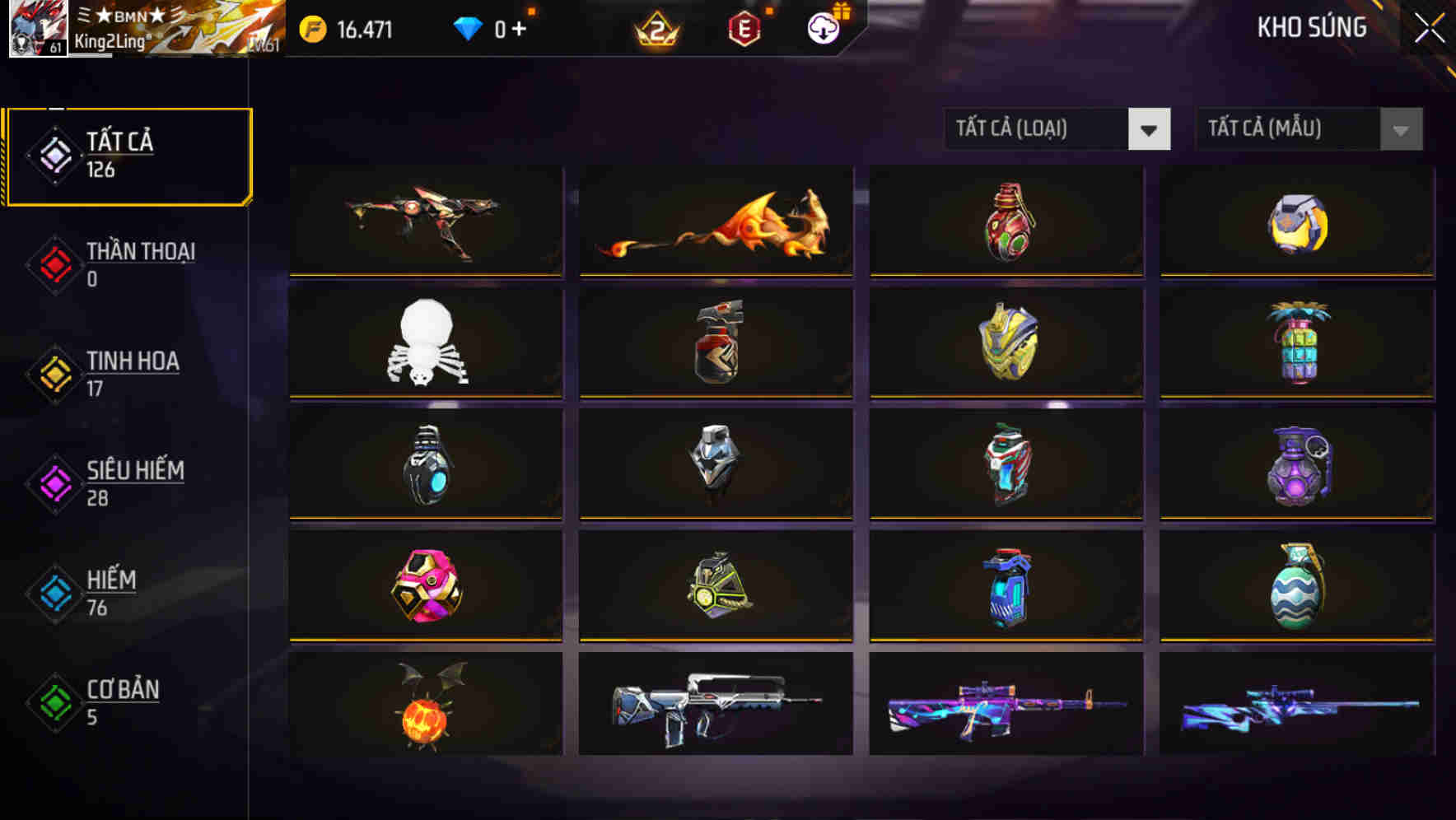Open the cloud download gift icon
Image resolution: width=1456 pixels, height=820 pixels.
[x=821, y=26]
